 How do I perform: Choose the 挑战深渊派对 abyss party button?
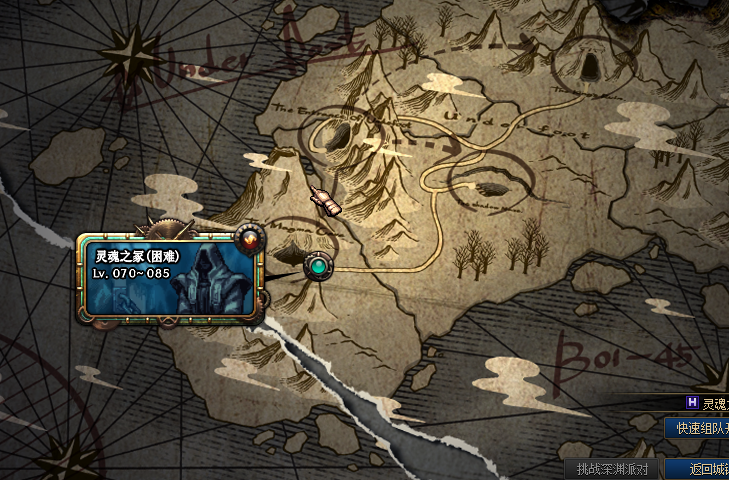[x=612, y=469]
